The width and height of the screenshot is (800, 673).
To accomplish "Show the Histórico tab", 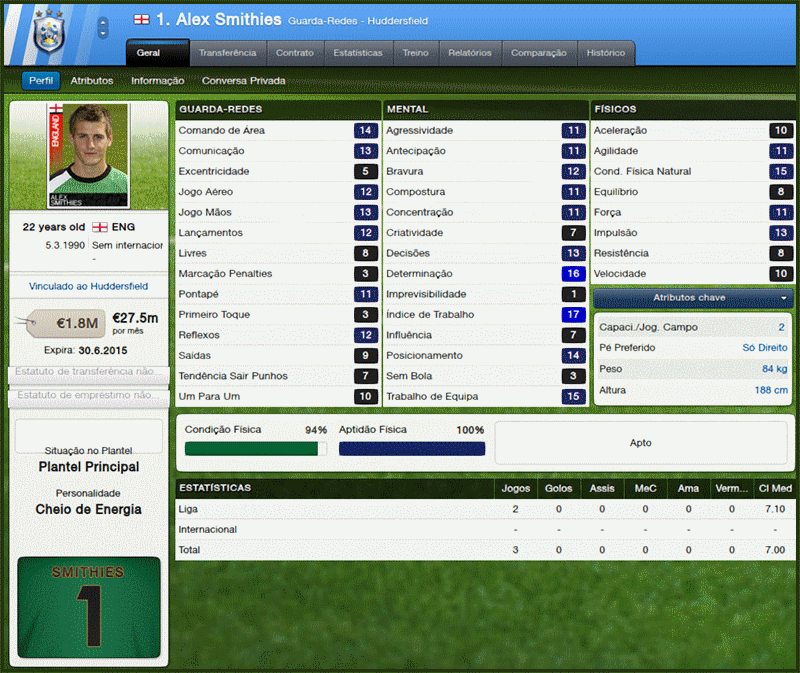I will (606, 53).
